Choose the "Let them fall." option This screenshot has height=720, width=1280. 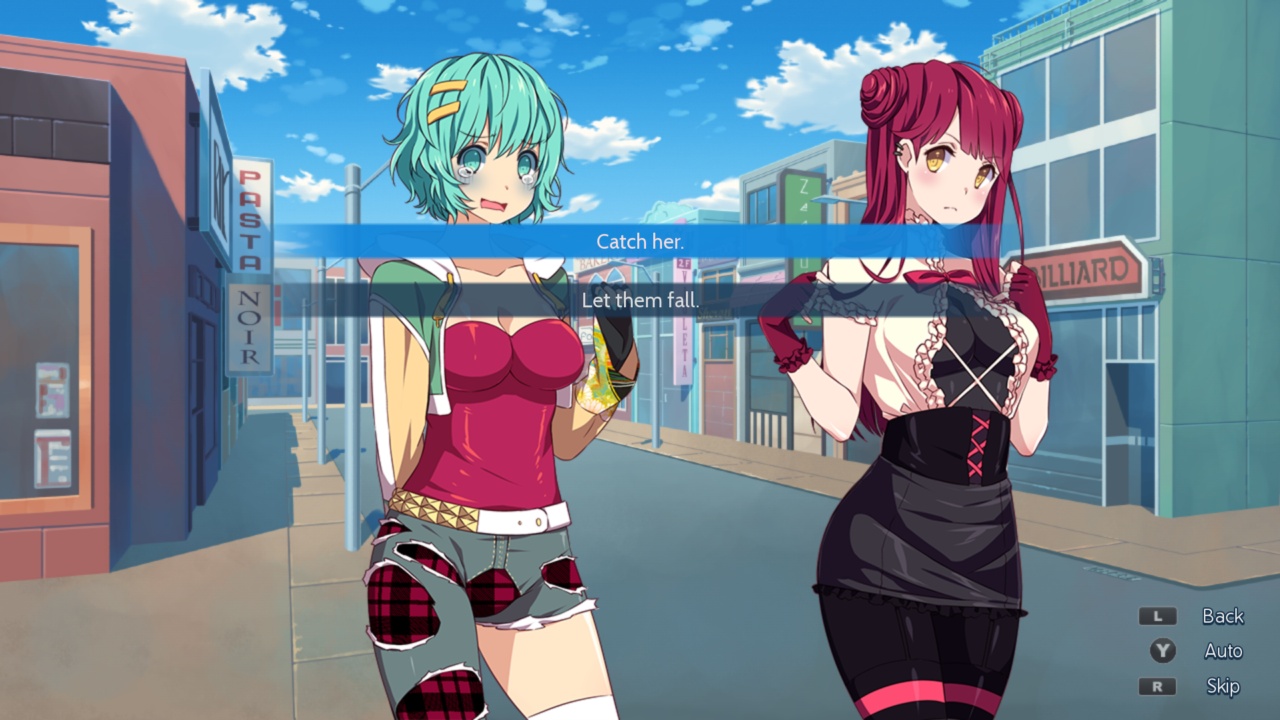(639, 299)
